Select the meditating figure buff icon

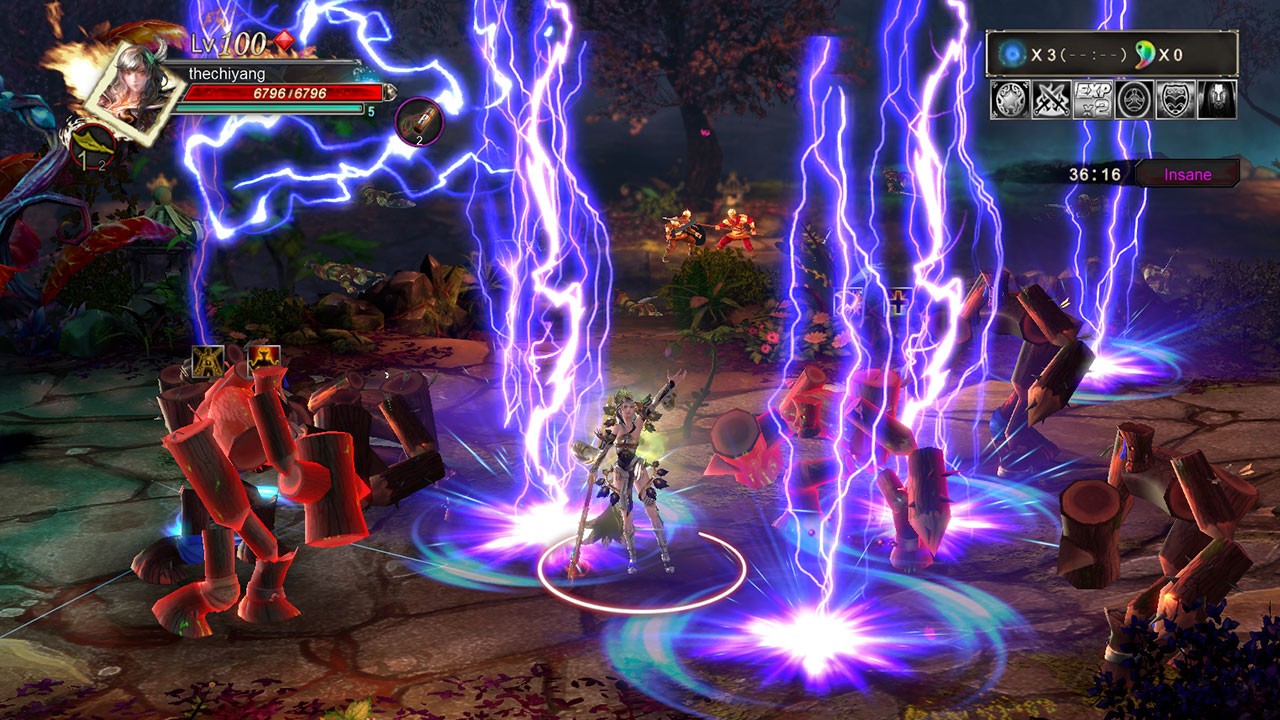pyautogui.click(x=1135, y=100)
